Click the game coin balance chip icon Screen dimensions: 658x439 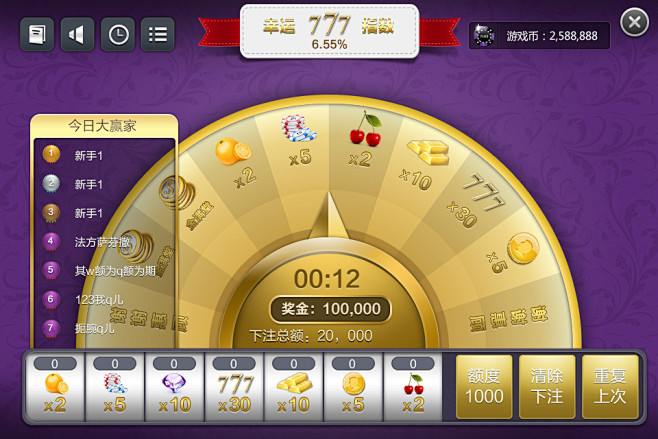[x=485, y=35]
